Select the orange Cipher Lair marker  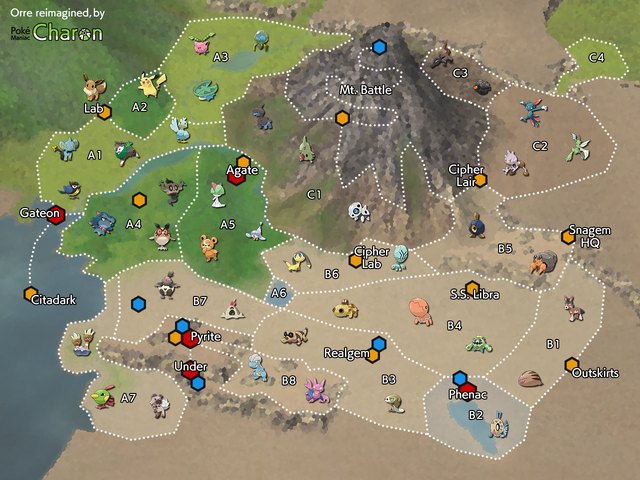pos(479,180)
